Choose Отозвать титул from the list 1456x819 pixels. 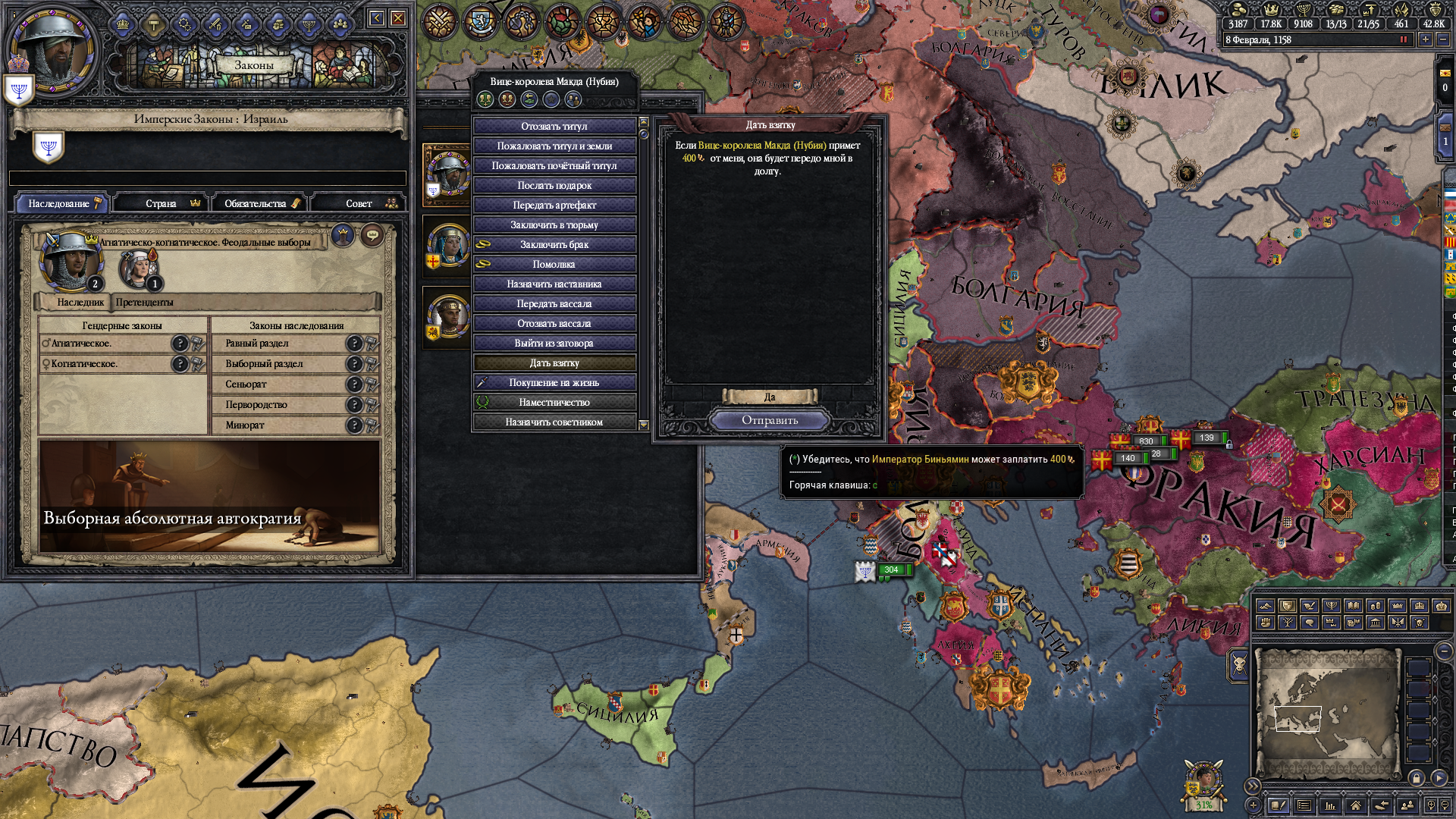click(x=554, y=126)
